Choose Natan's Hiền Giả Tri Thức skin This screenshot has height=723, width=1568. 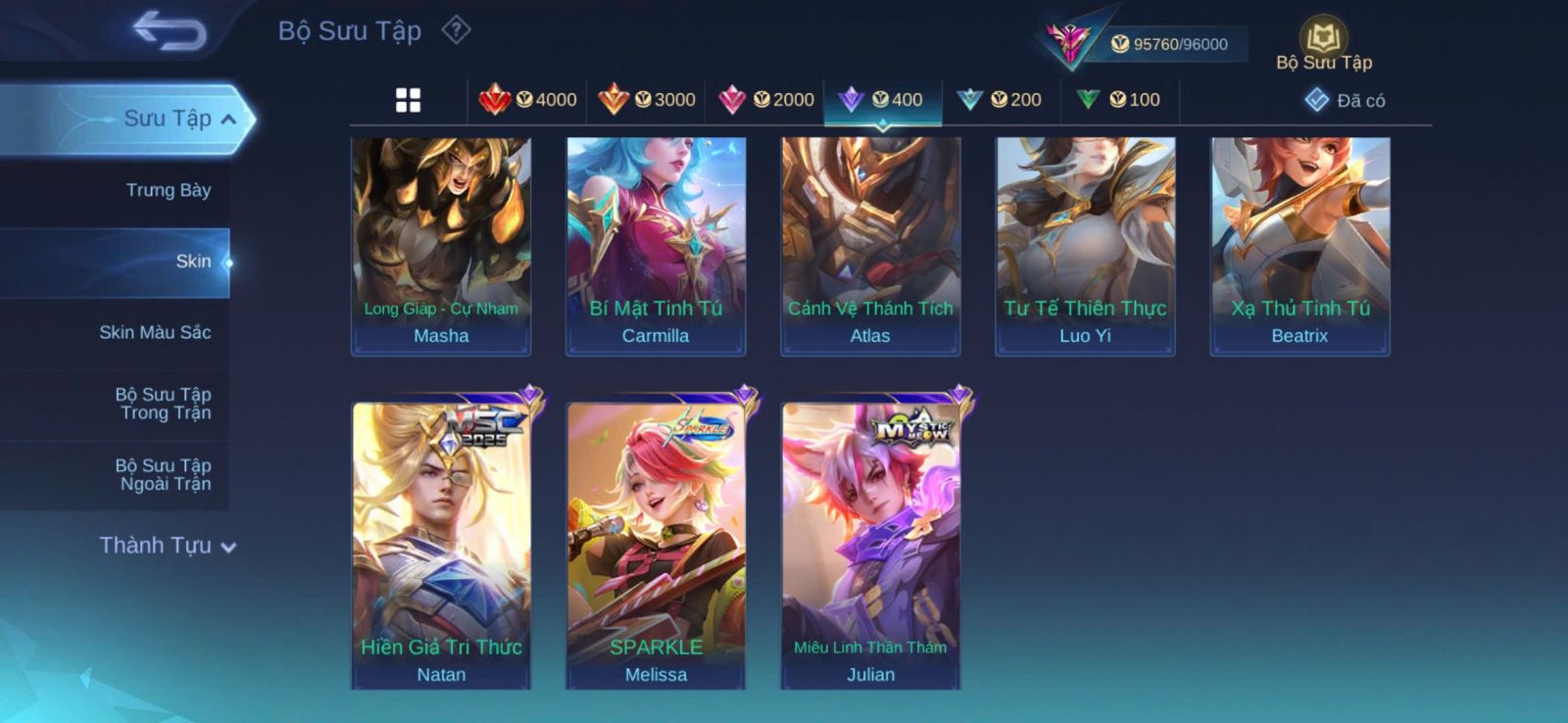(441, 544)
